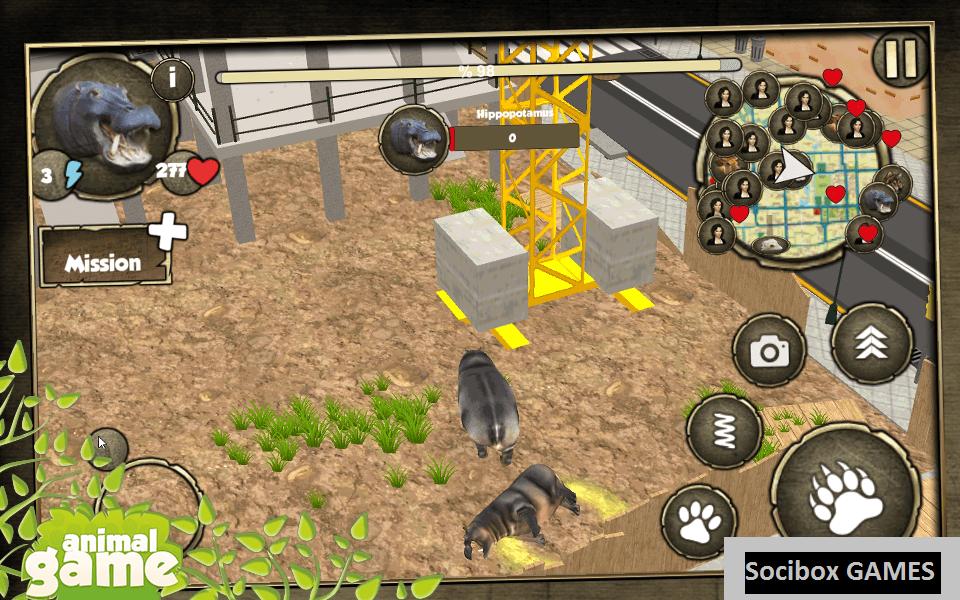Use the spring jump button

point(724,429)
